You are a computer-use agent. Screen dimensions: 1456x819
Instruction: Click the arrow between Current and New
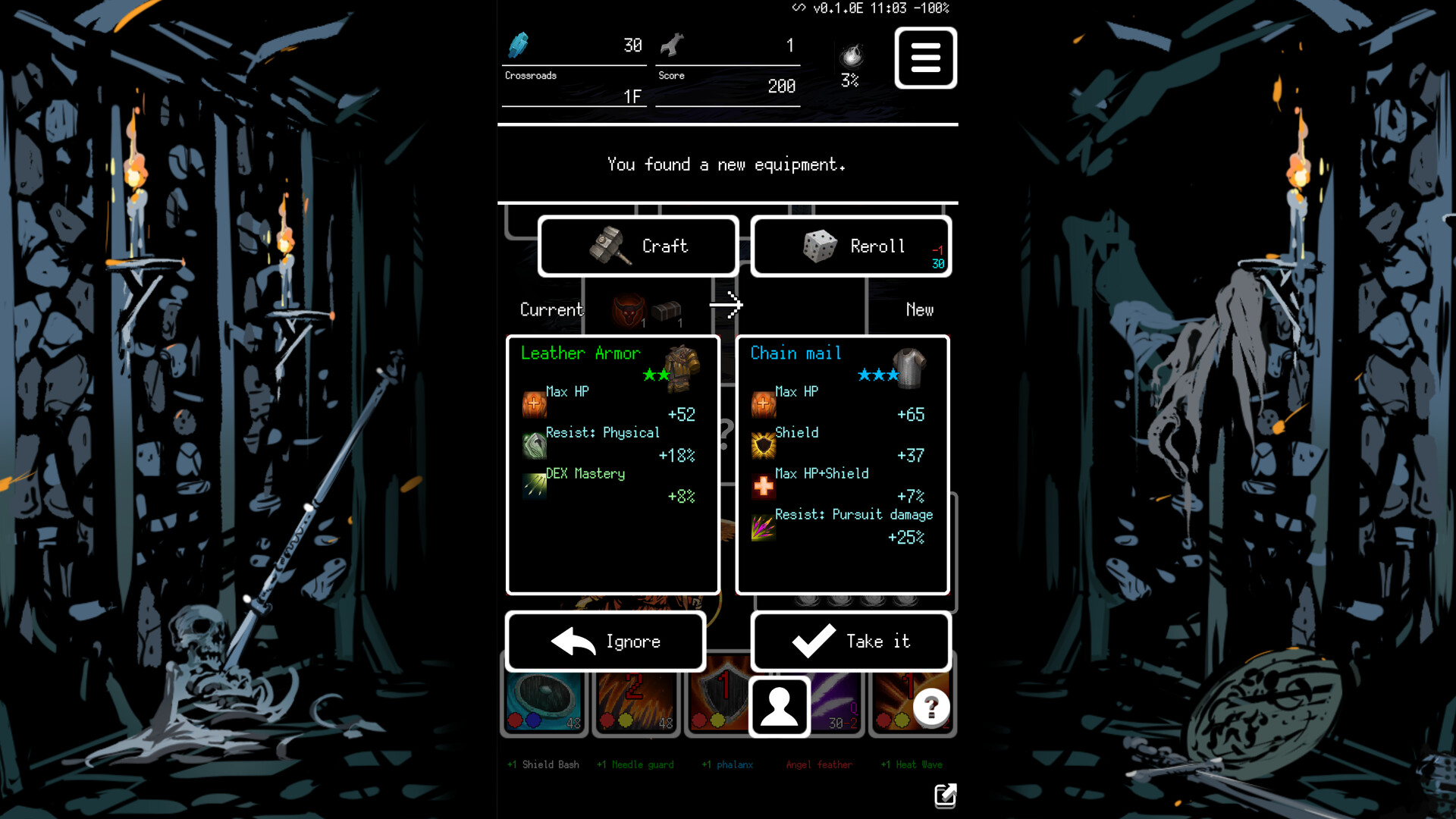point(726,306)
